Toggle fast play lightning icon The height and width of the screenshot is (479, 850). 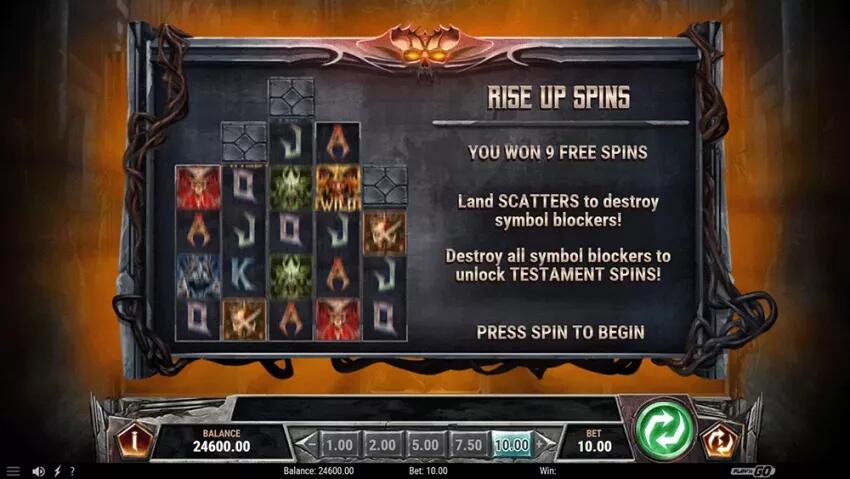click(x=57, y=471)
